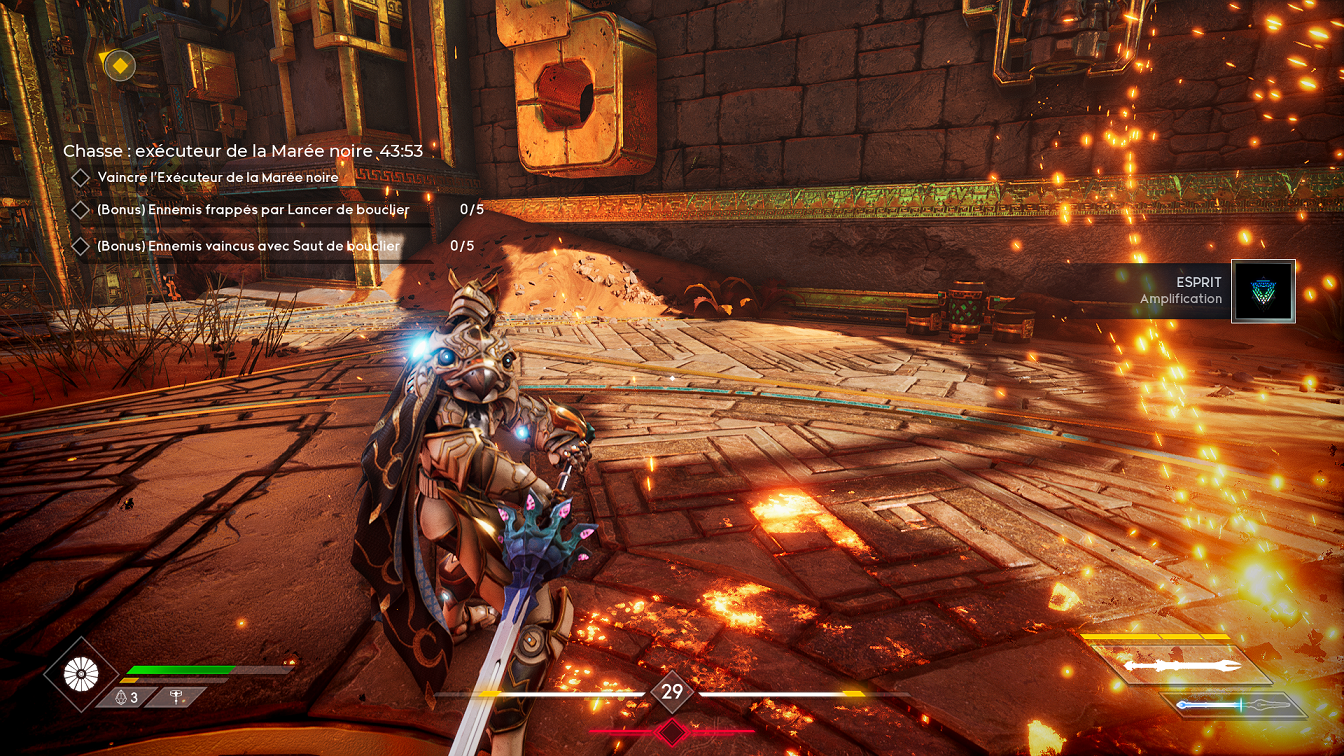Open the Esprit Amplification notification icon
The image size is (1344, 756).
(1263, 291)
